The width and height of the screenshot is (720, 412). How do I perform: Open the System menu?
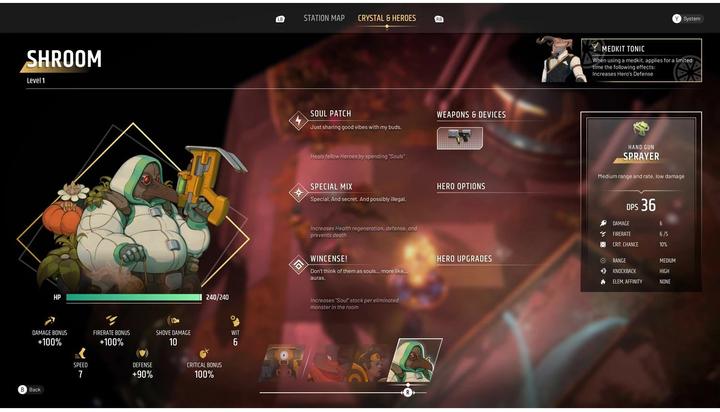tap(687, 18)
